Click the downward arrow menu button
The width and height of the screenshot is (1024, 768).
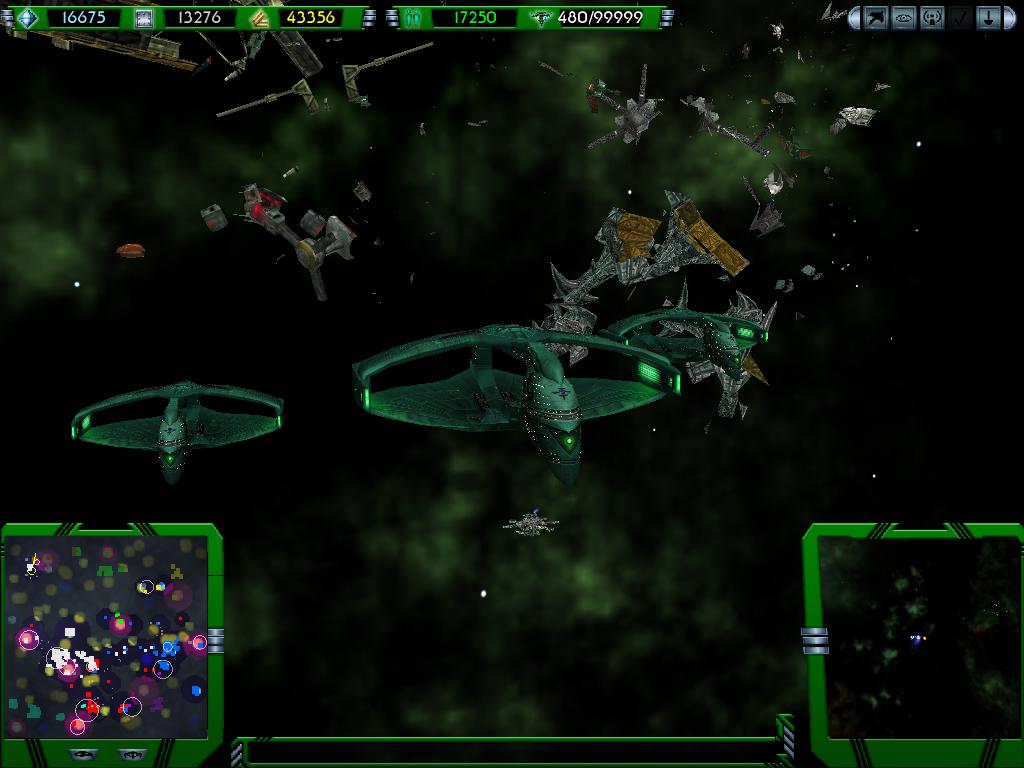point(988,17)
